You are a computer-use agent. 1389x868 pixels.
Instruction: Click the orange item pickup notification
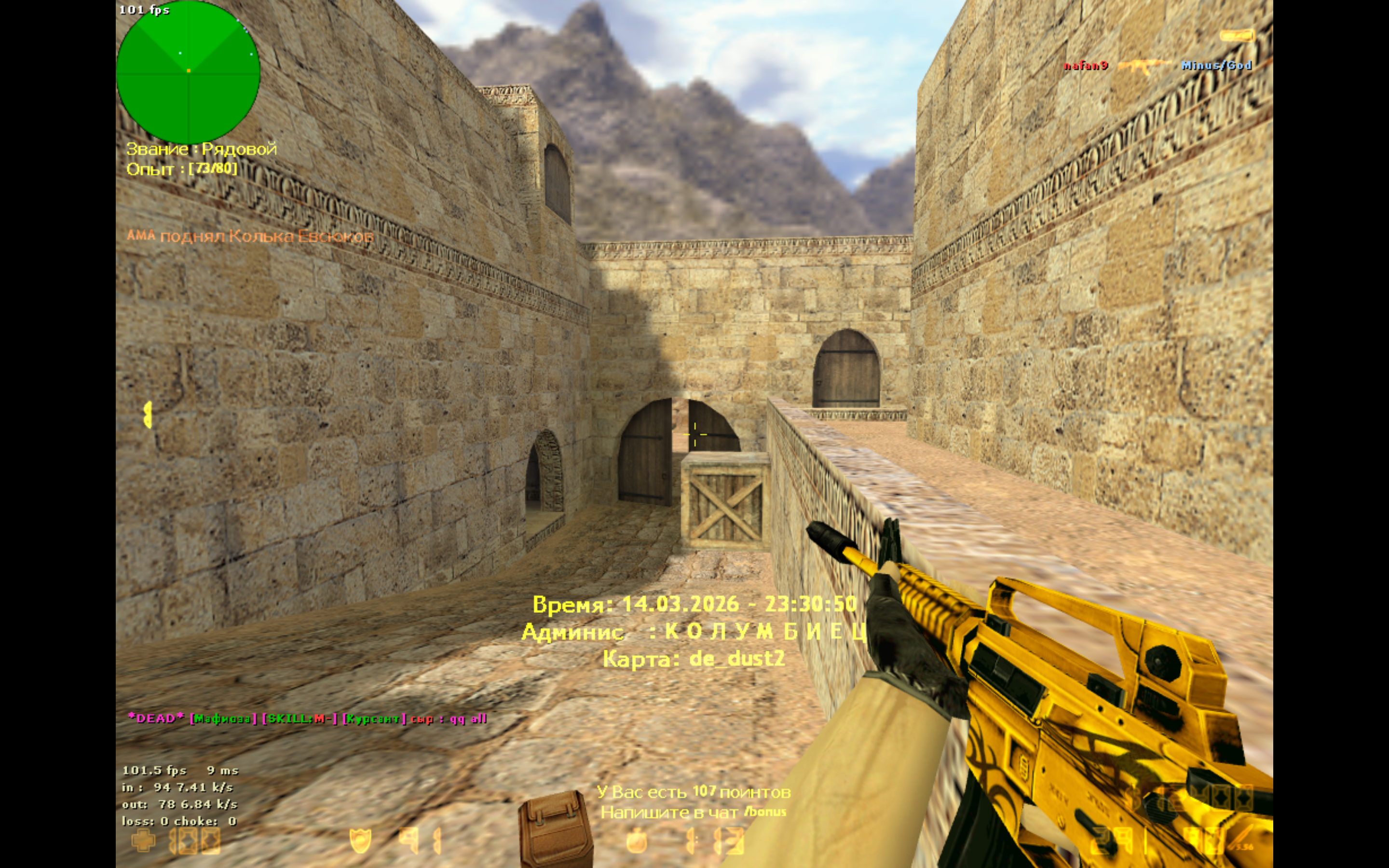(250, 236)
